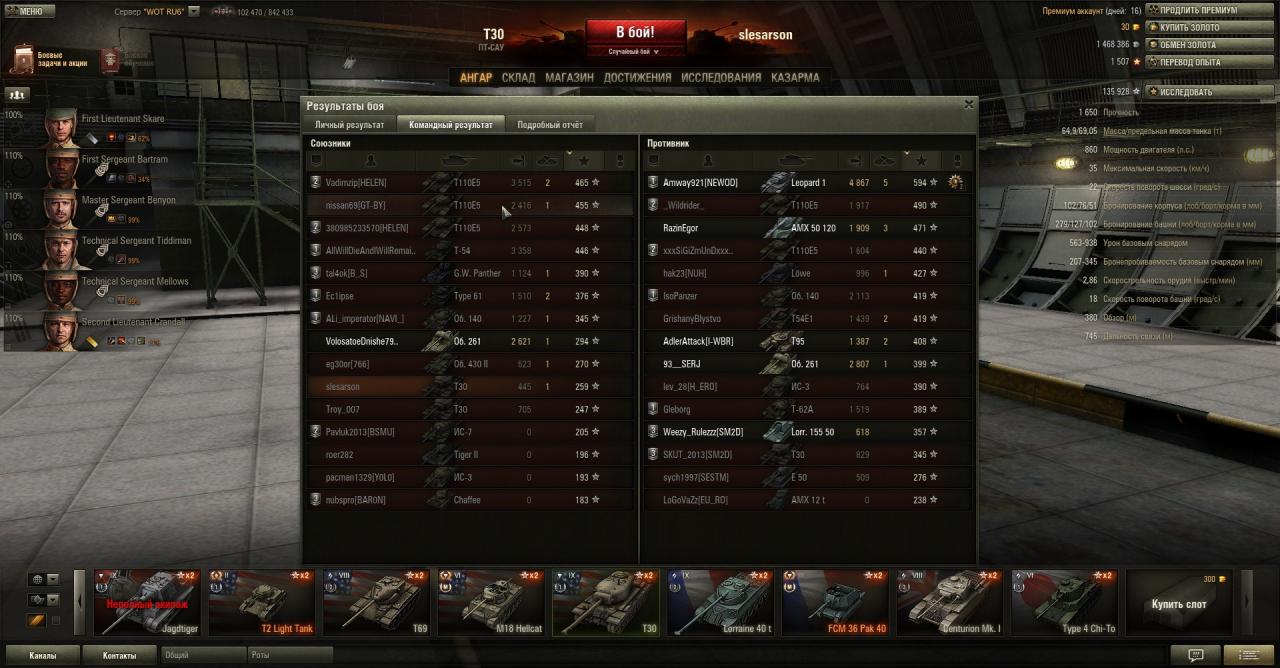1280x668 pixels.
Task: Click the red «В бой!» battle button
Action: click(x=635, y=31)
